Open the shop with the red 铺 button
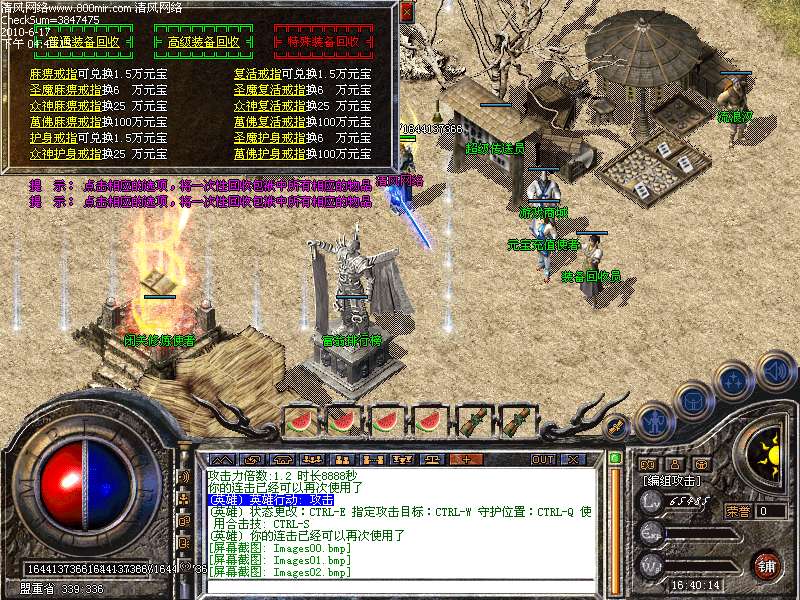 (x=767, y=565)
